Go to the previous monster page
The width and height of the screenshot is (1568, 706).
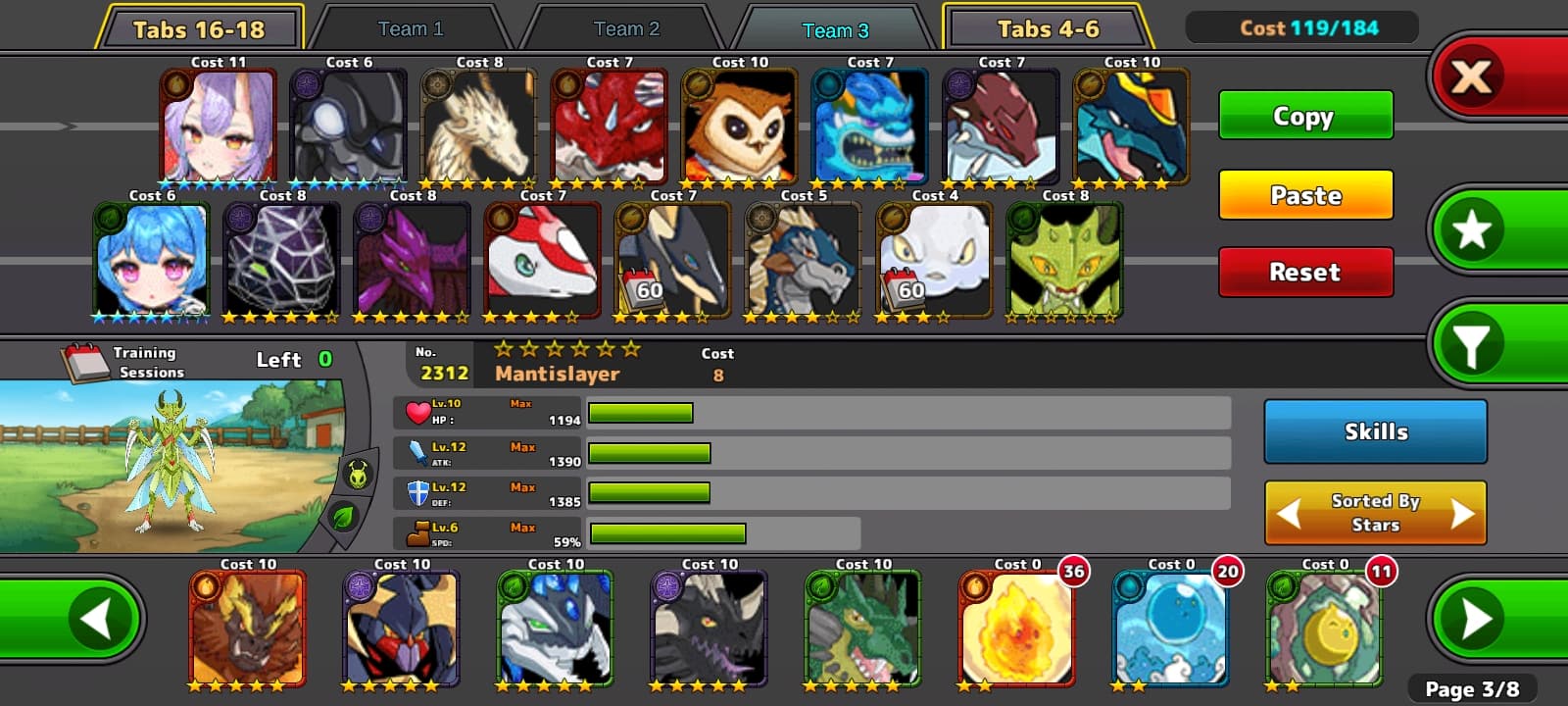[x=96, y=619]
